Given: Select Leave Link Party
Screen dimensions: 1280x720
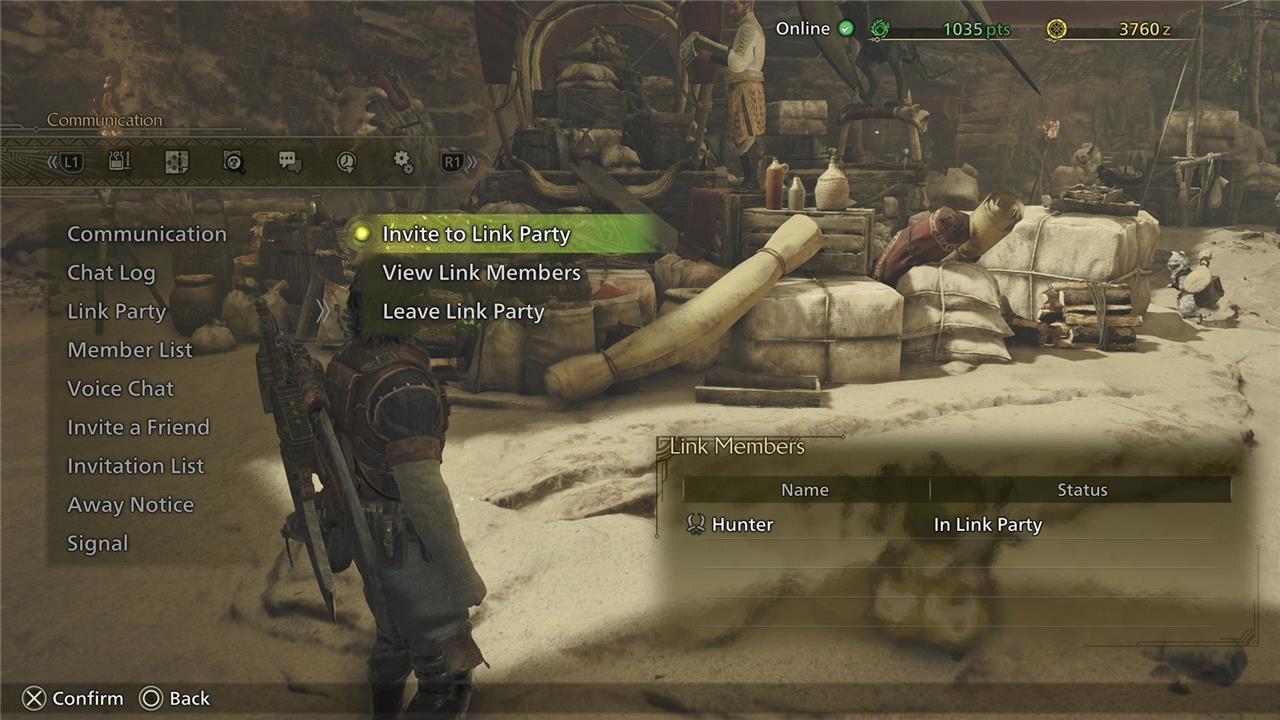Looking at the screenshot, I should coord(463,312).
